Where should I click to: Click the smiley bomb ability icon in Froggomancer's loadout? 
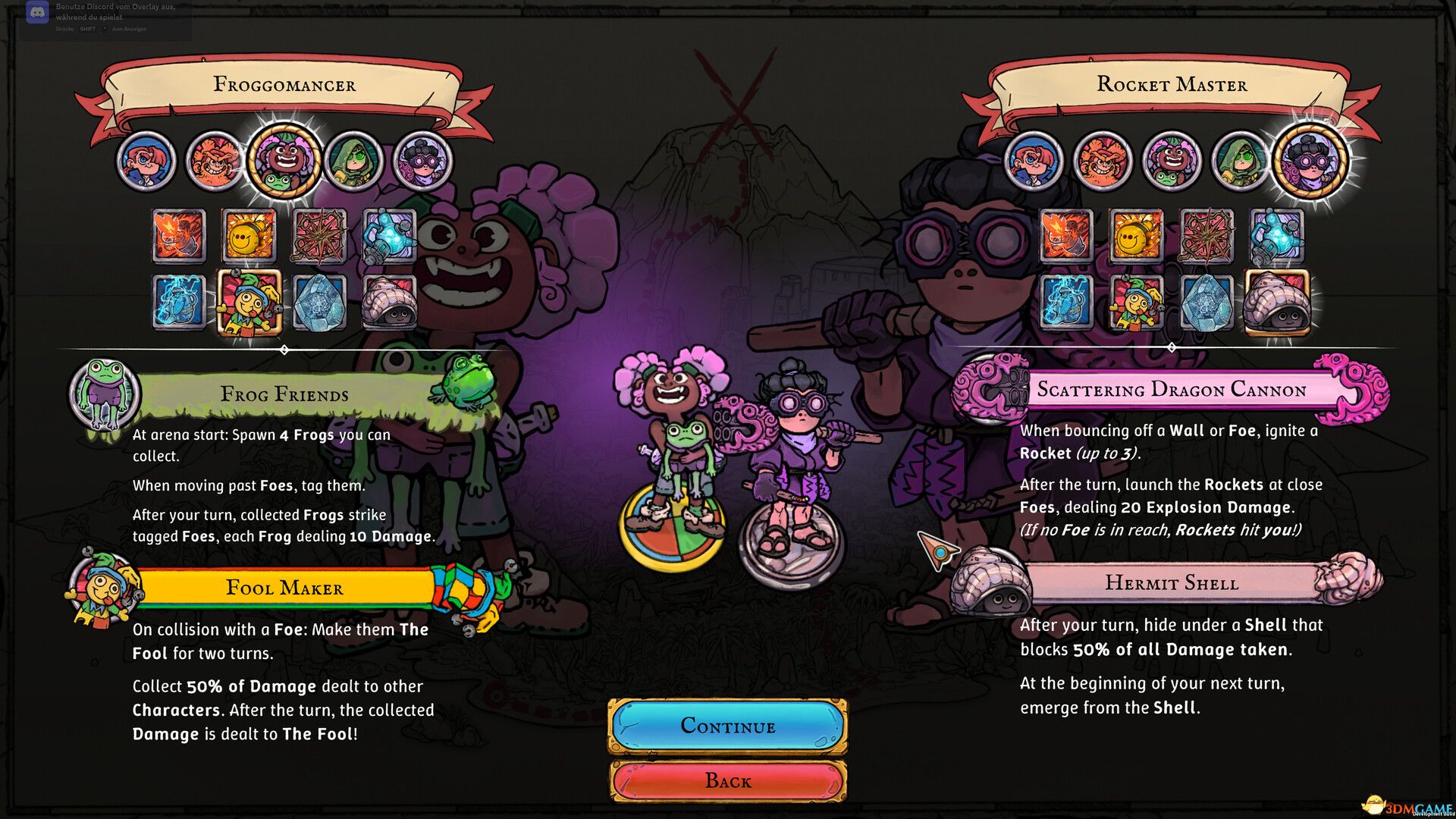pyautogui.click(x=250, y=237)
